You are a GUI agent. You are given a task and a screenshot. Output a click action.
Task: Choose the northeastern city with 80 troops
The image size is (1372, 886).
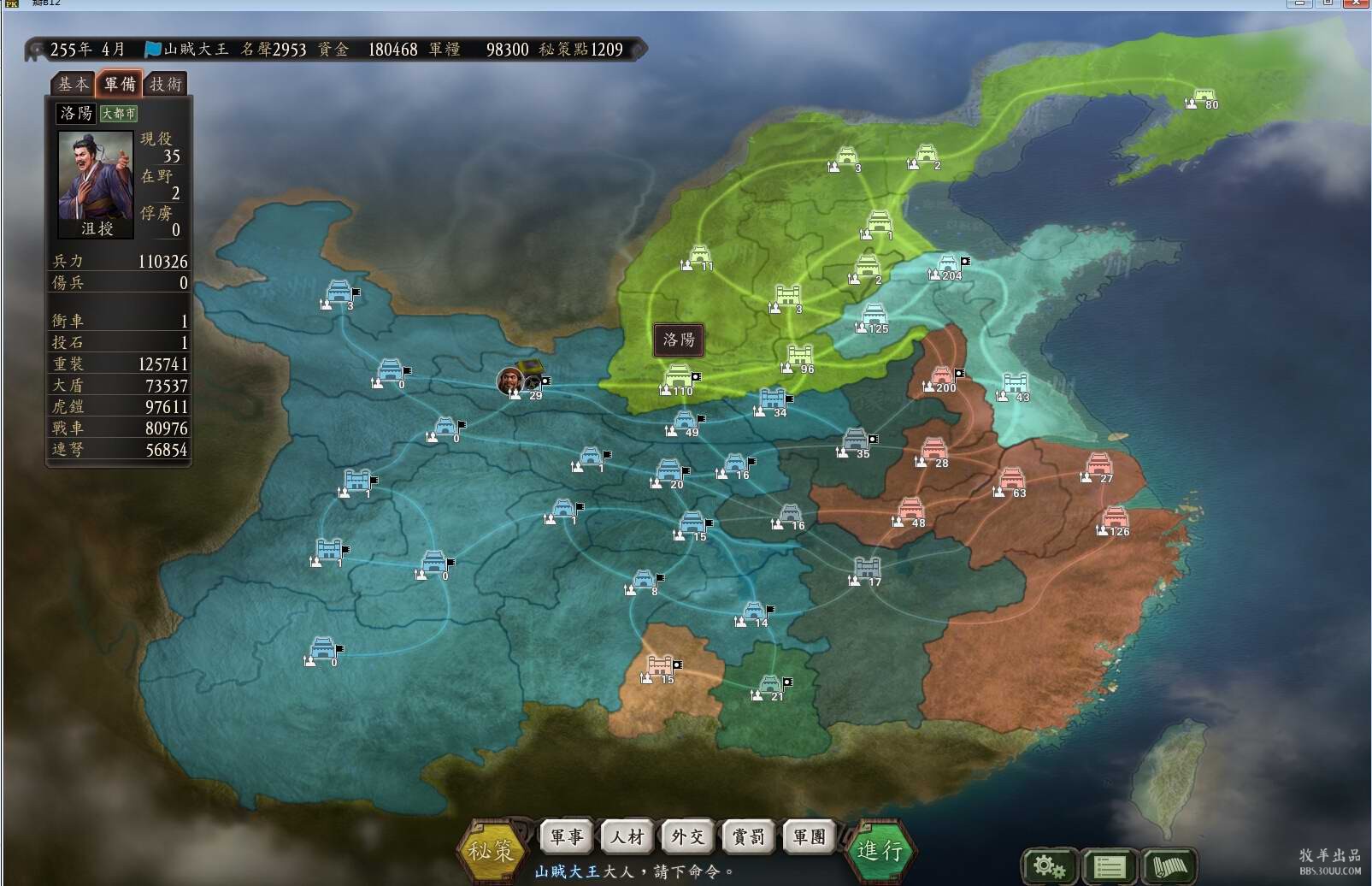pyautogui.click(x=1203, y=97)
